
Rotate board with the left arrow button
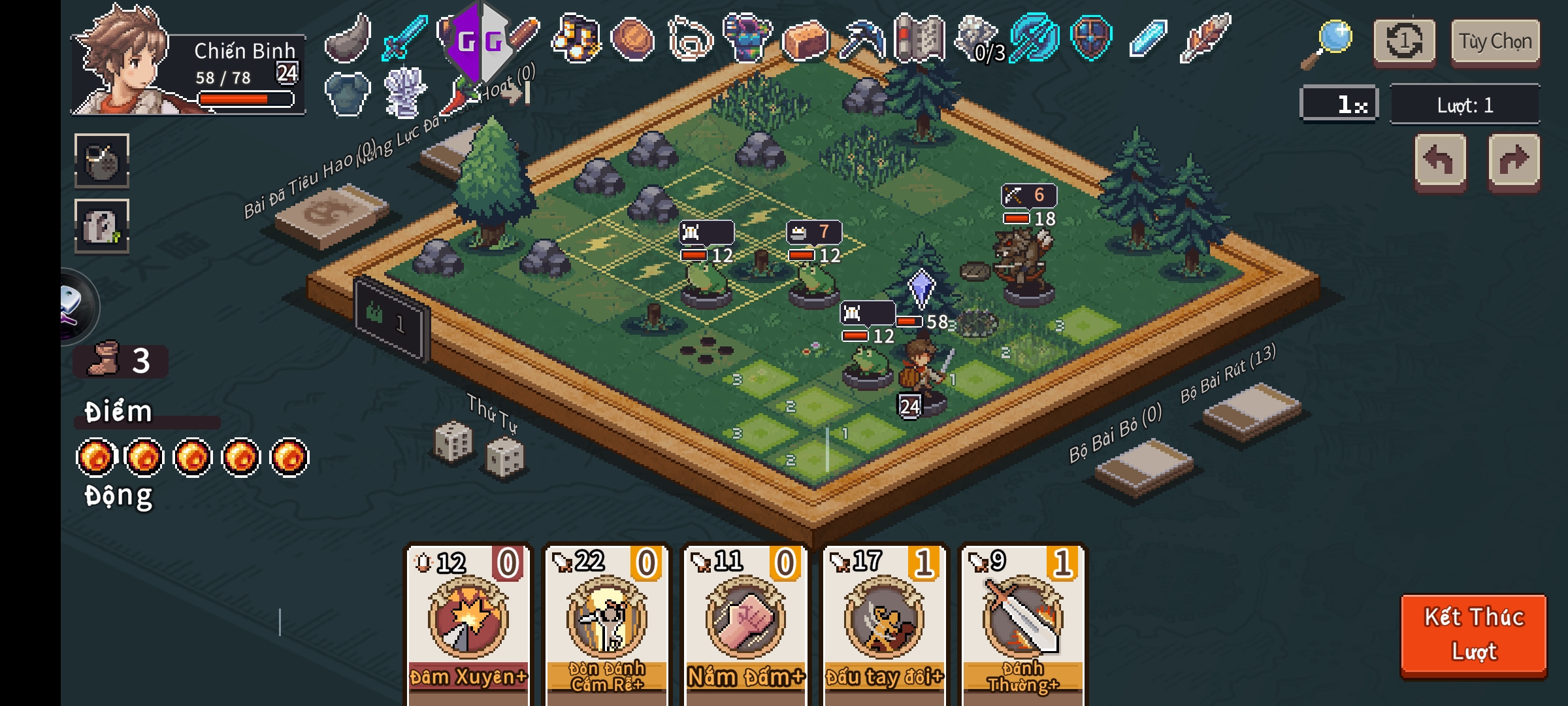(1440, 161)
